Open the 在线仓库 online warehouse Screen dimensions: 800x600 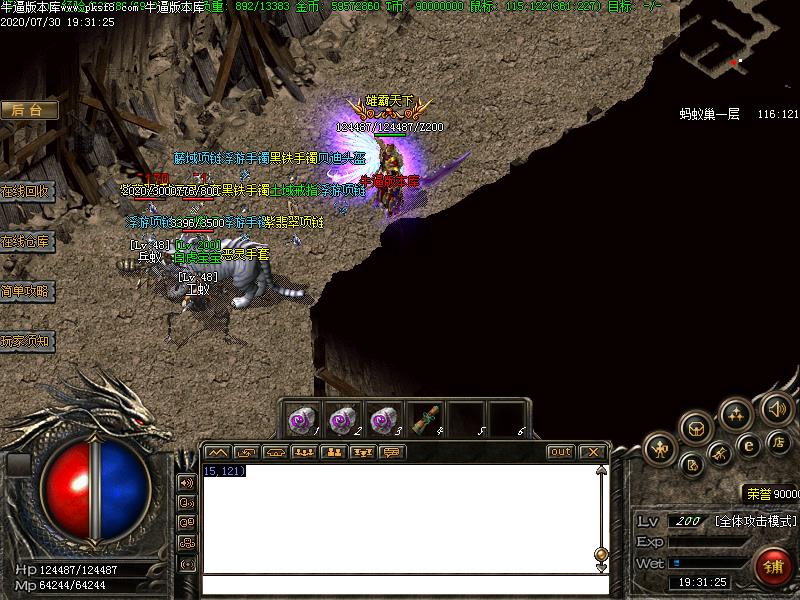27,241
